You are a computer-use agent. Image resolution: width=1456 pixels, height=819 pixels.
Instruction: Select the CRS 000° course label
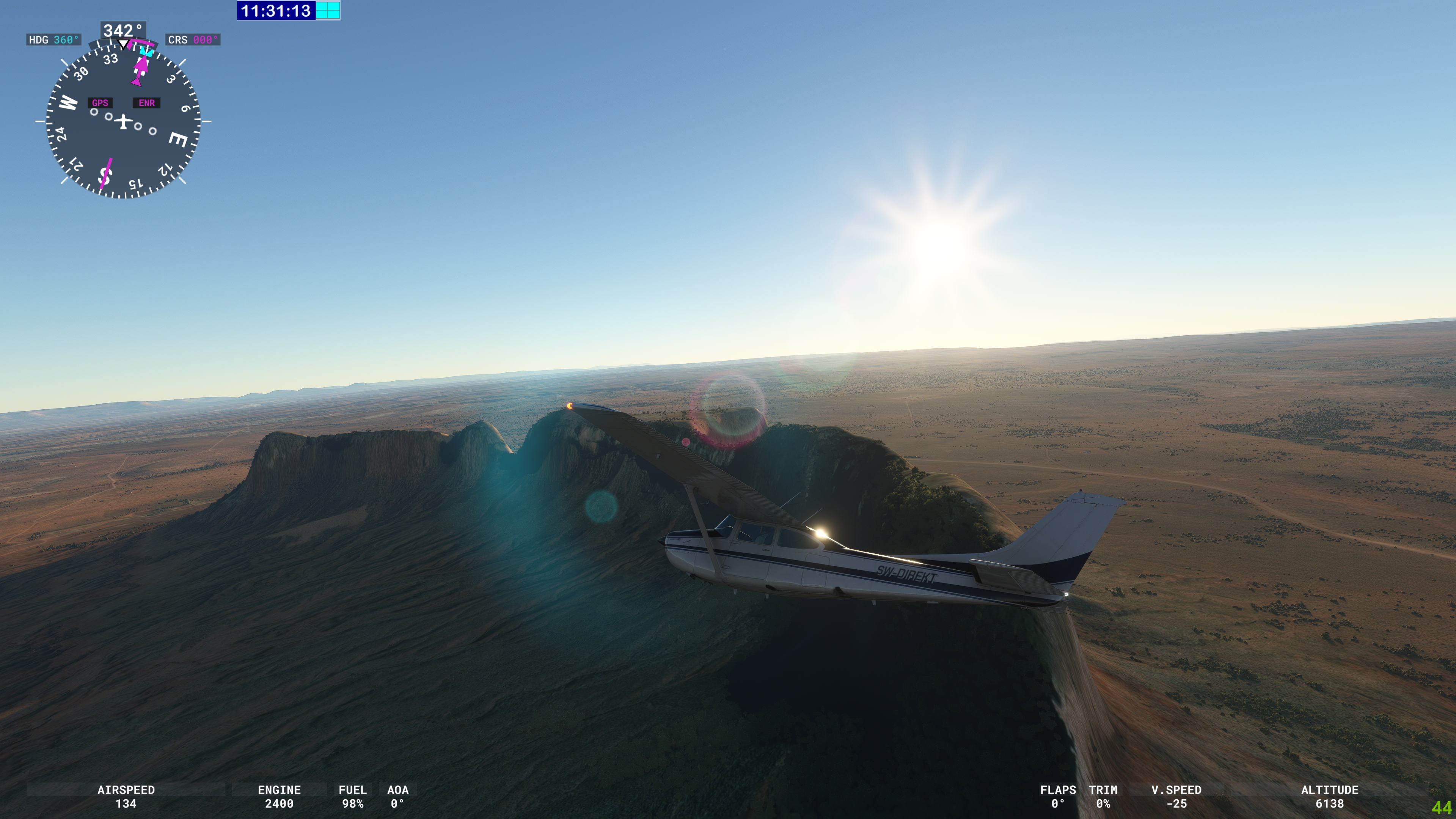193,39
